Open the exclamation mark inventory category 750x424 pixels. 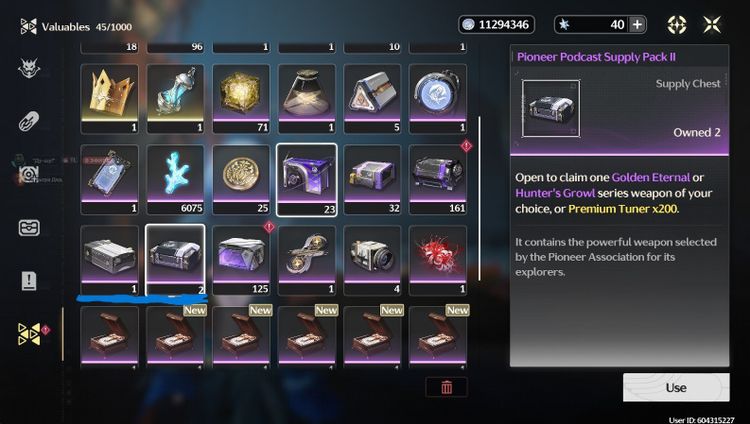[x=29, y=281]
